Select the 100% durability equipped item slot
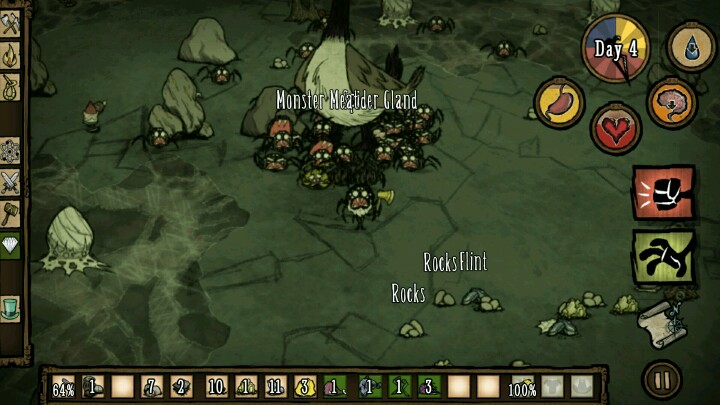 click(522, 386)
